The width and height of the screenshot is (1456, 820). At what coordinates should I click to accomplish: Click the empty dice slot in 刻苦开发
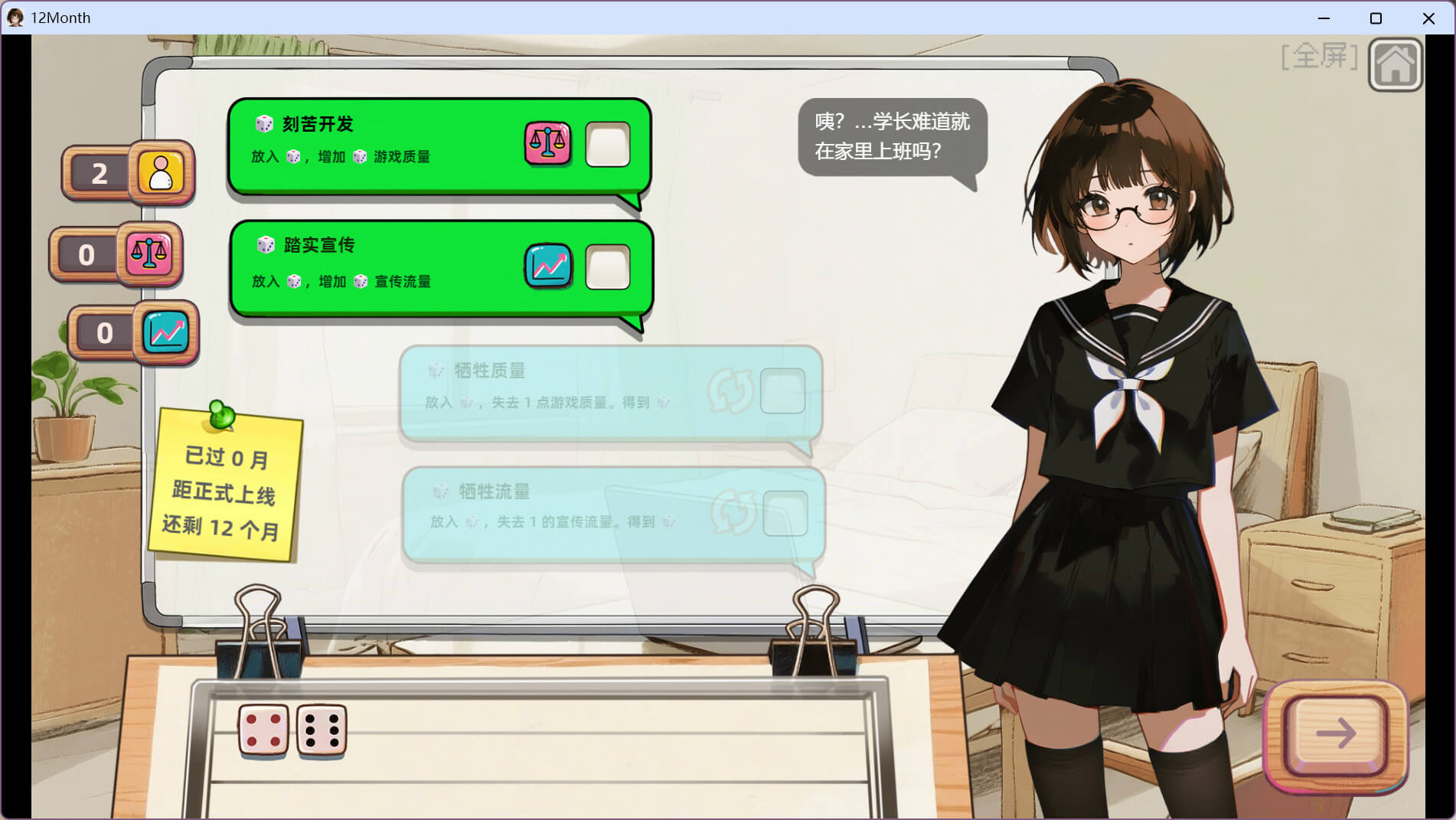pyautogui.click(x=608, y=144)
